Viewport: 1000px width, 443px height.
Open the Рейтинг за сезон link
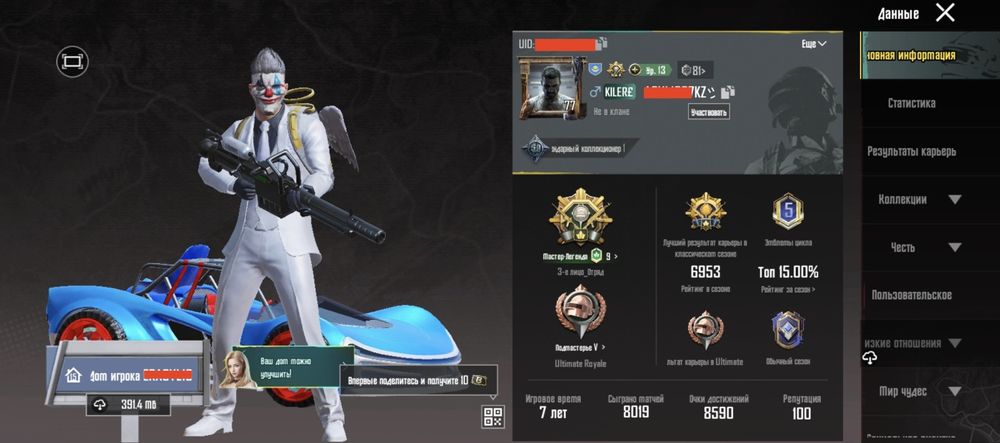tap(788, 289)
